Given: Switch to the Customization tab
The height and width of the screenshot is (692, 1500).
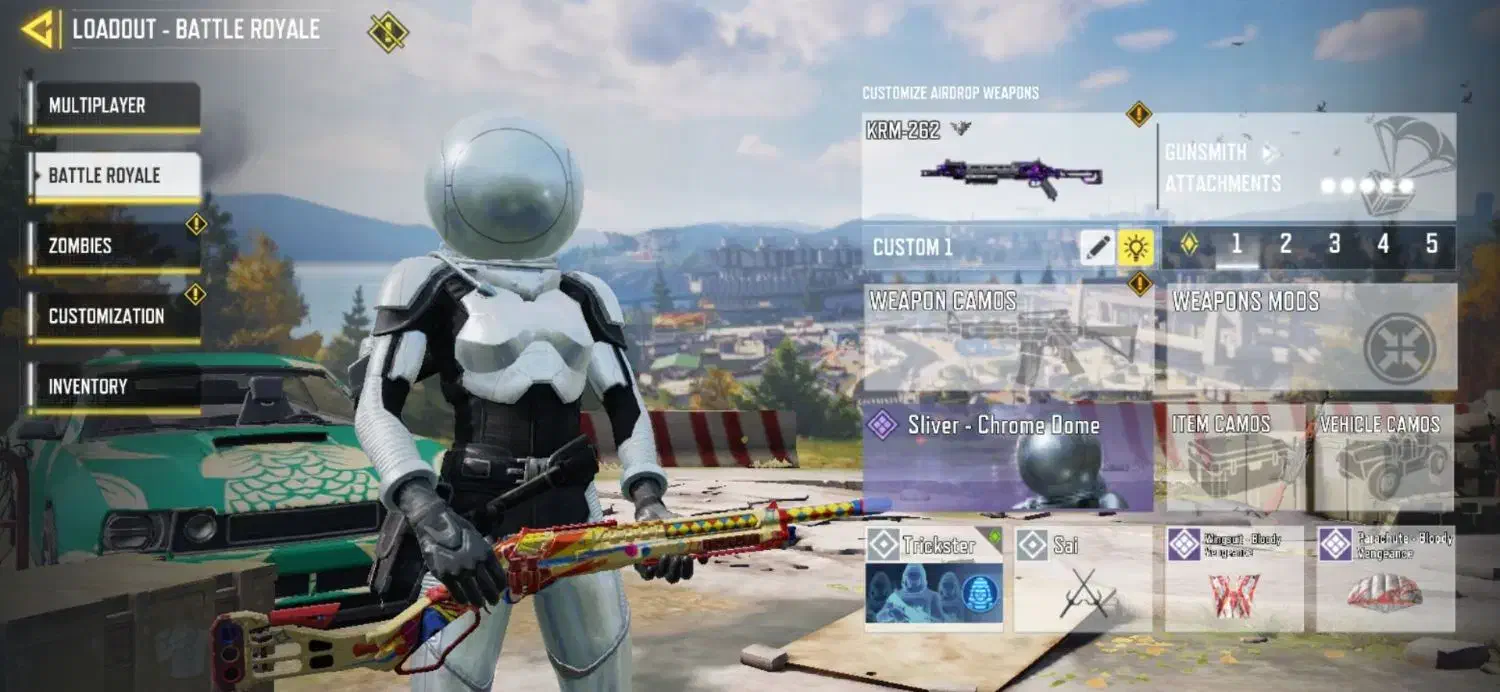Looking at the screenshot, I should [114, 316].
